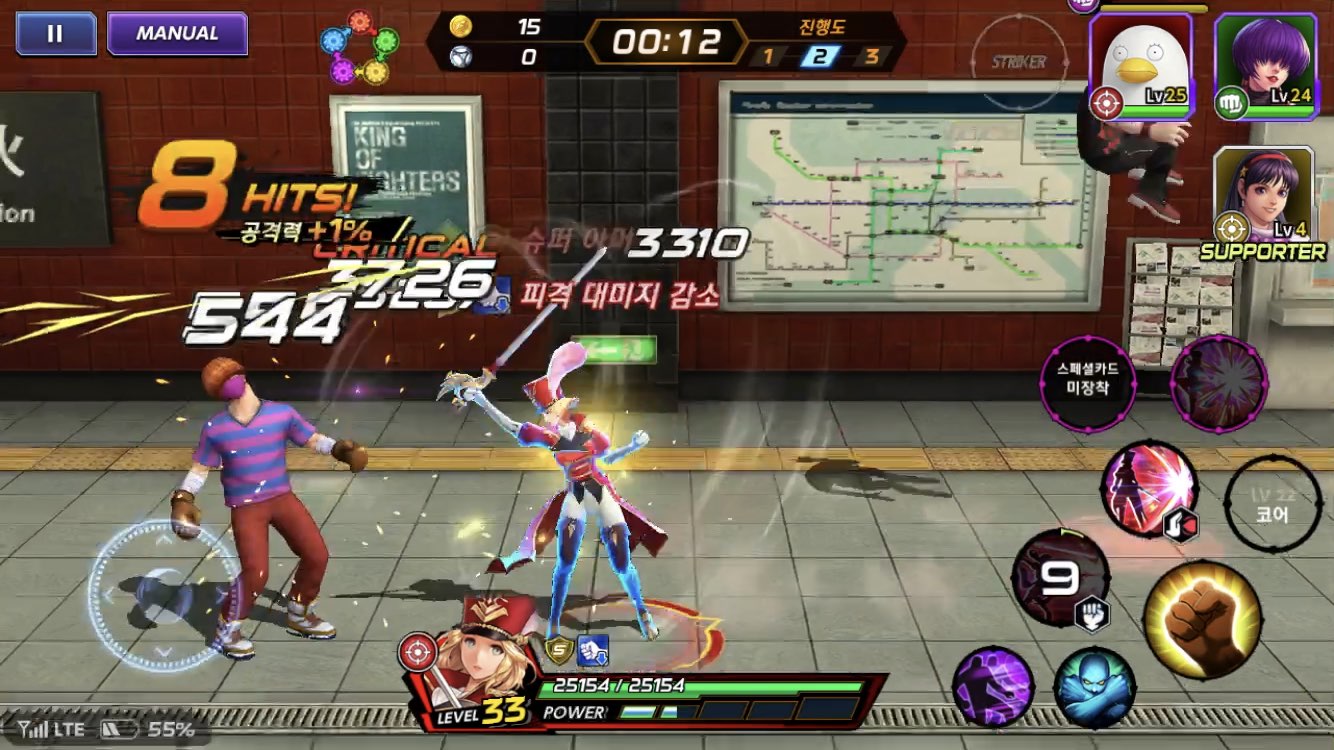Switch to the Lv25 white duck fighter
Viewport: 1334px width, 750px height.
pyautogui.click(x=1140, y=66)
